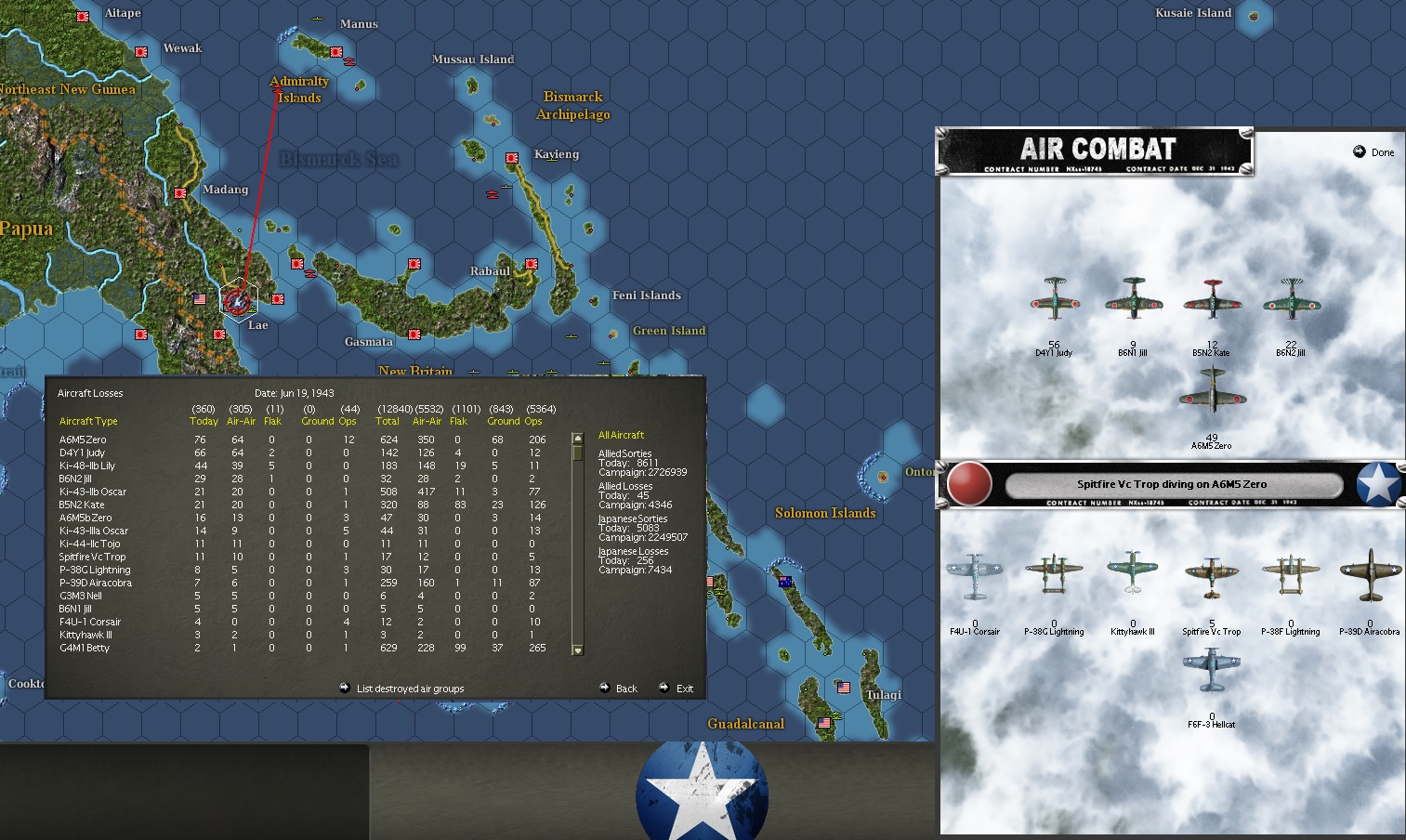Select the Allied flag marker near Lae

[198, 299]
